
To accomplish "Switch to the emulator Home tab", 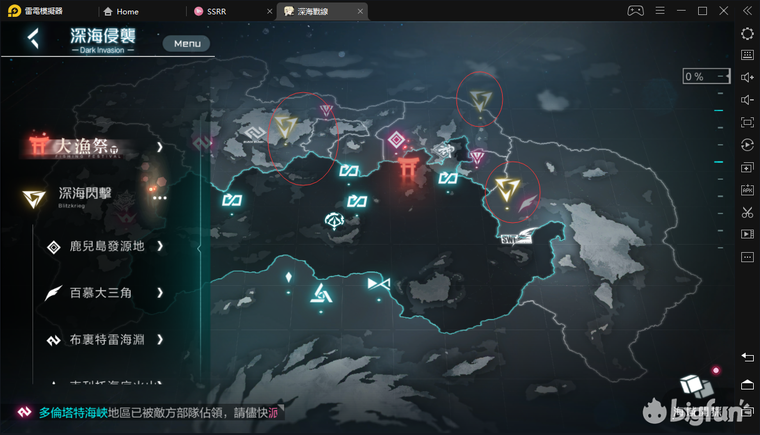I will [x=120, y=11].
